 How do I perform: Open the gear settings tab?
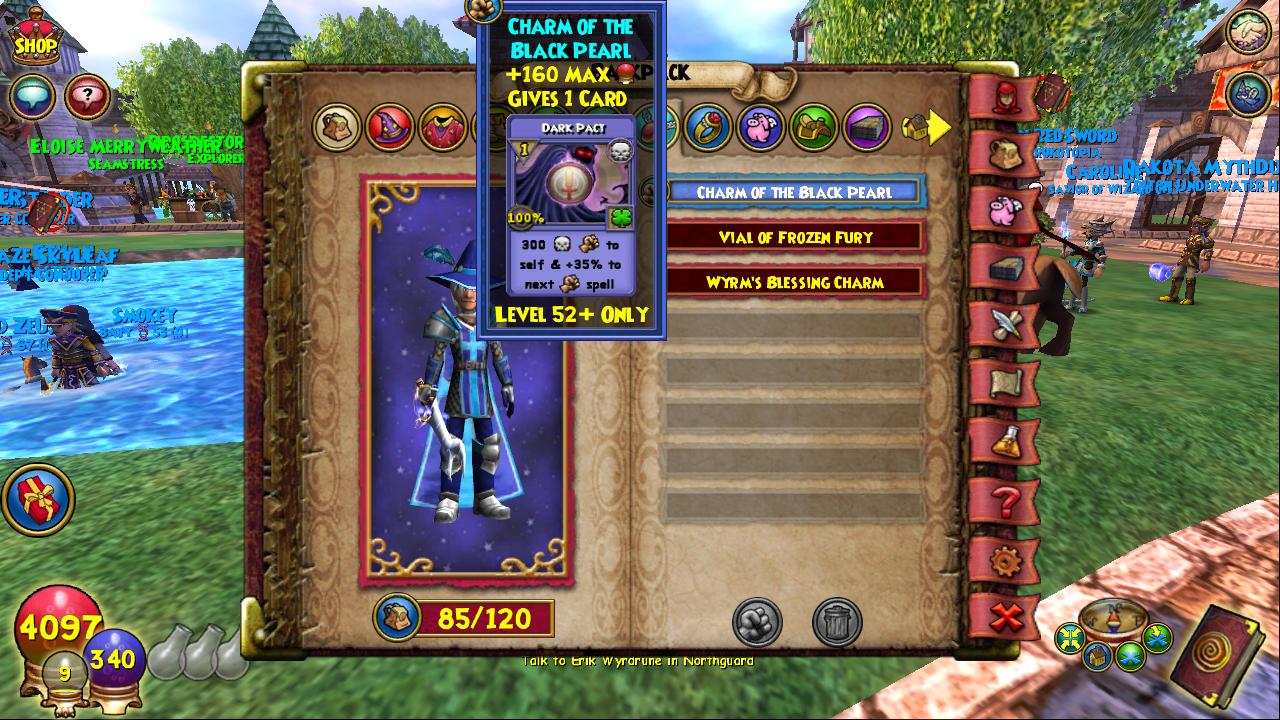[x=1005, y=561]
